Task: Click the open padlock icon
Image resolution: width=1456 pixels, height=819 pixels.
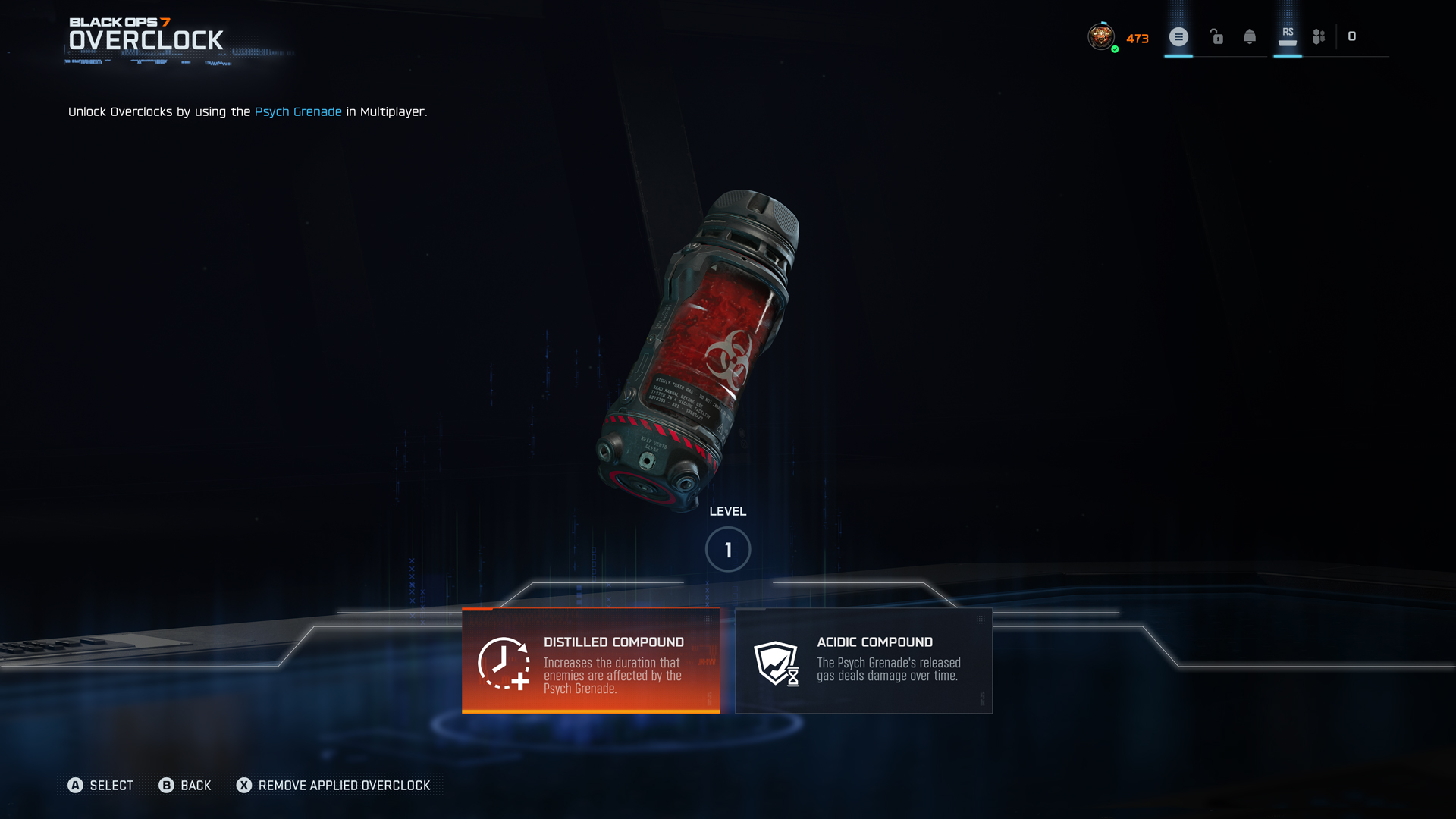Action: point(1216,36)
